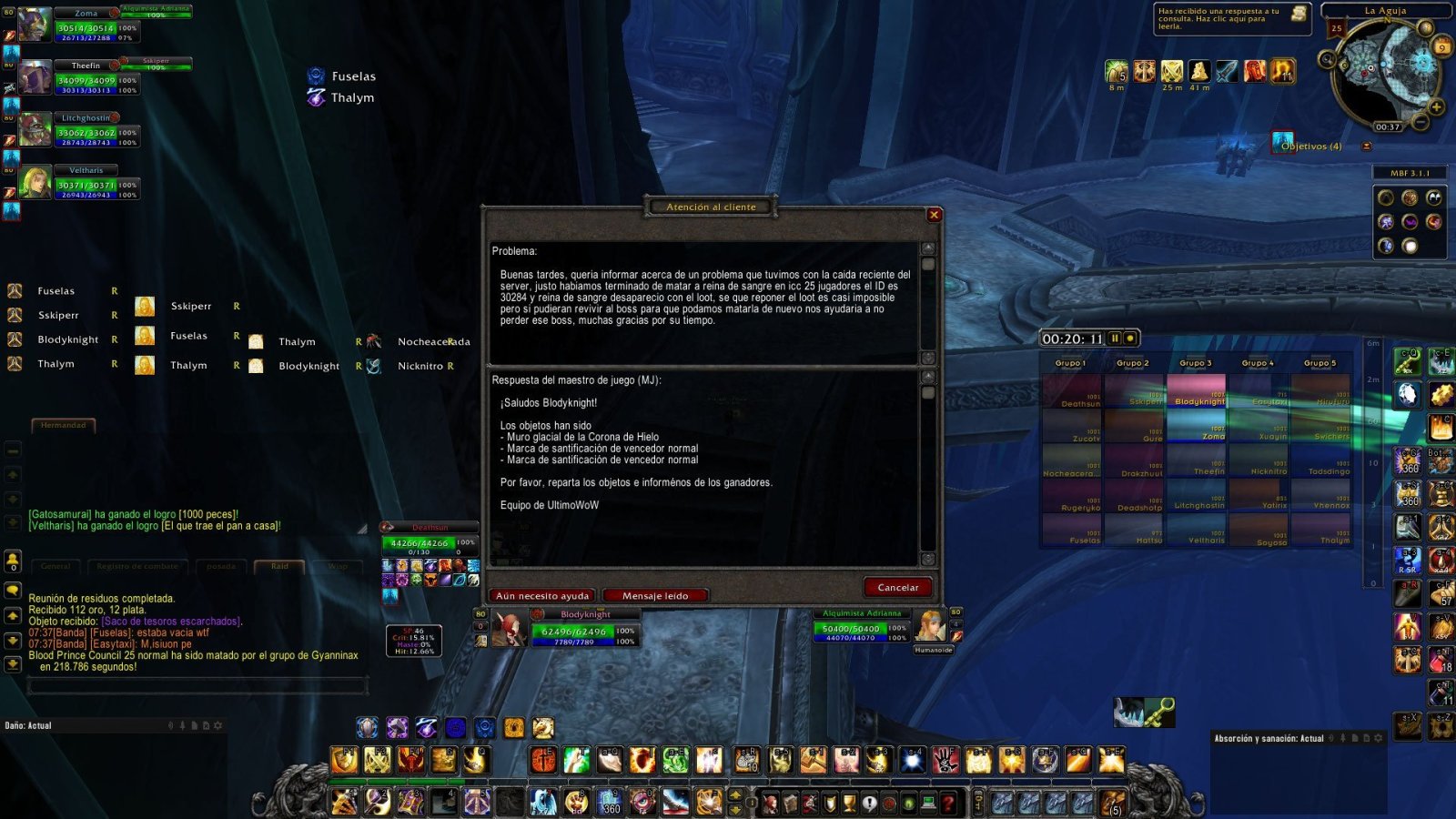Zoom out the minimap with the minus button
1456x819 pixels.
pyautogui.click(x=1421, y=121)
